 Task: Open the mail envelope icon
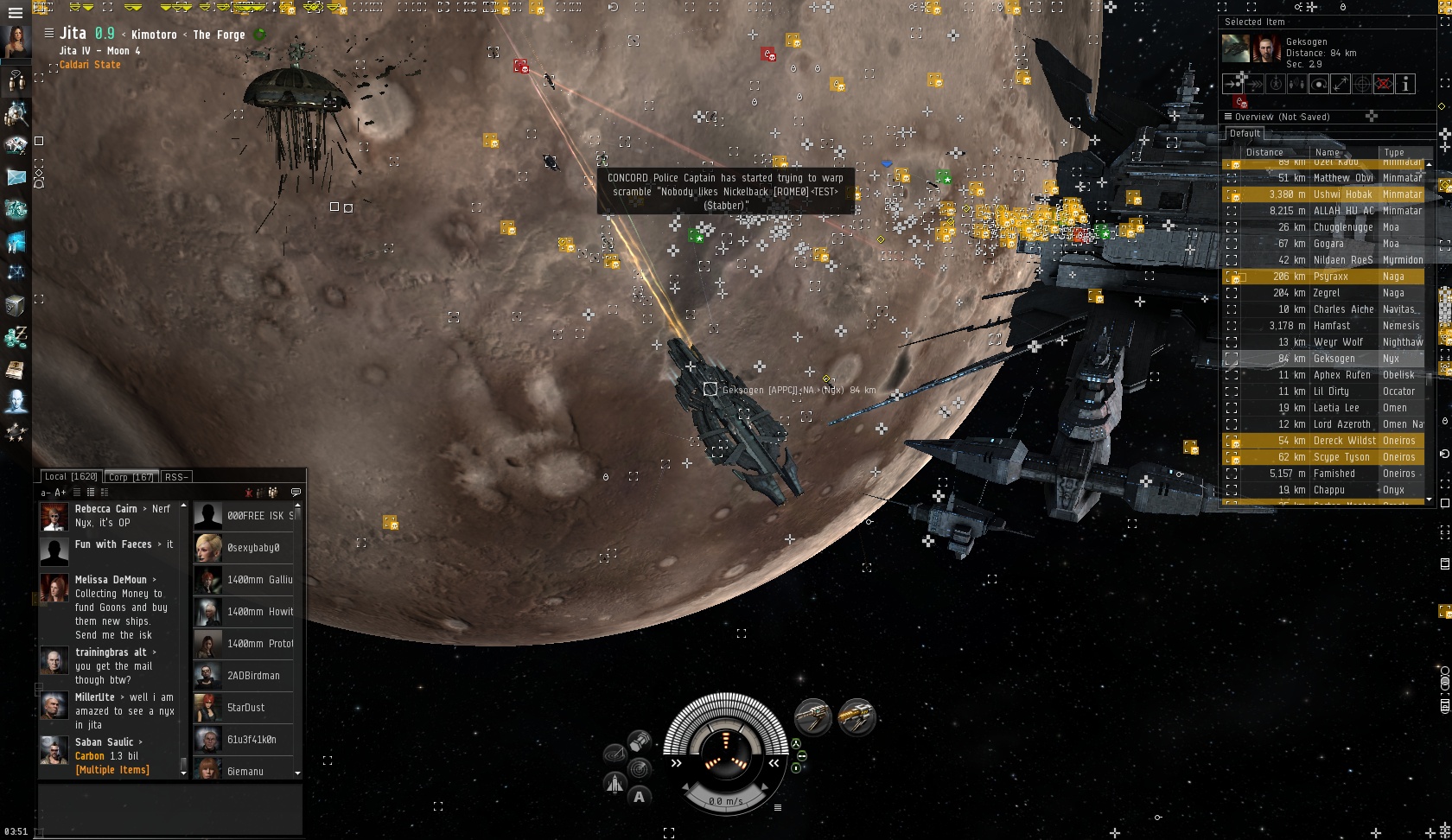tap(16, 177)
